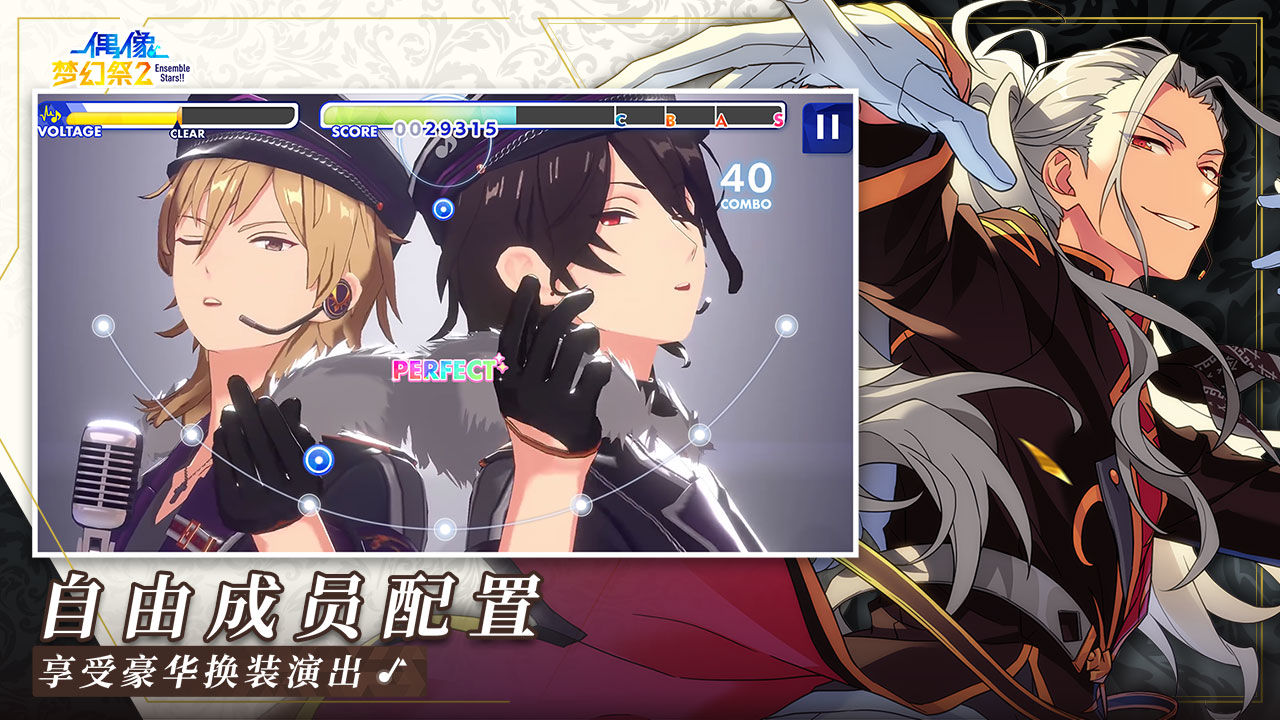Expand the 40 COMBO counter display
This screenshot has height=720, width=1280.
(x=745, y=186)
